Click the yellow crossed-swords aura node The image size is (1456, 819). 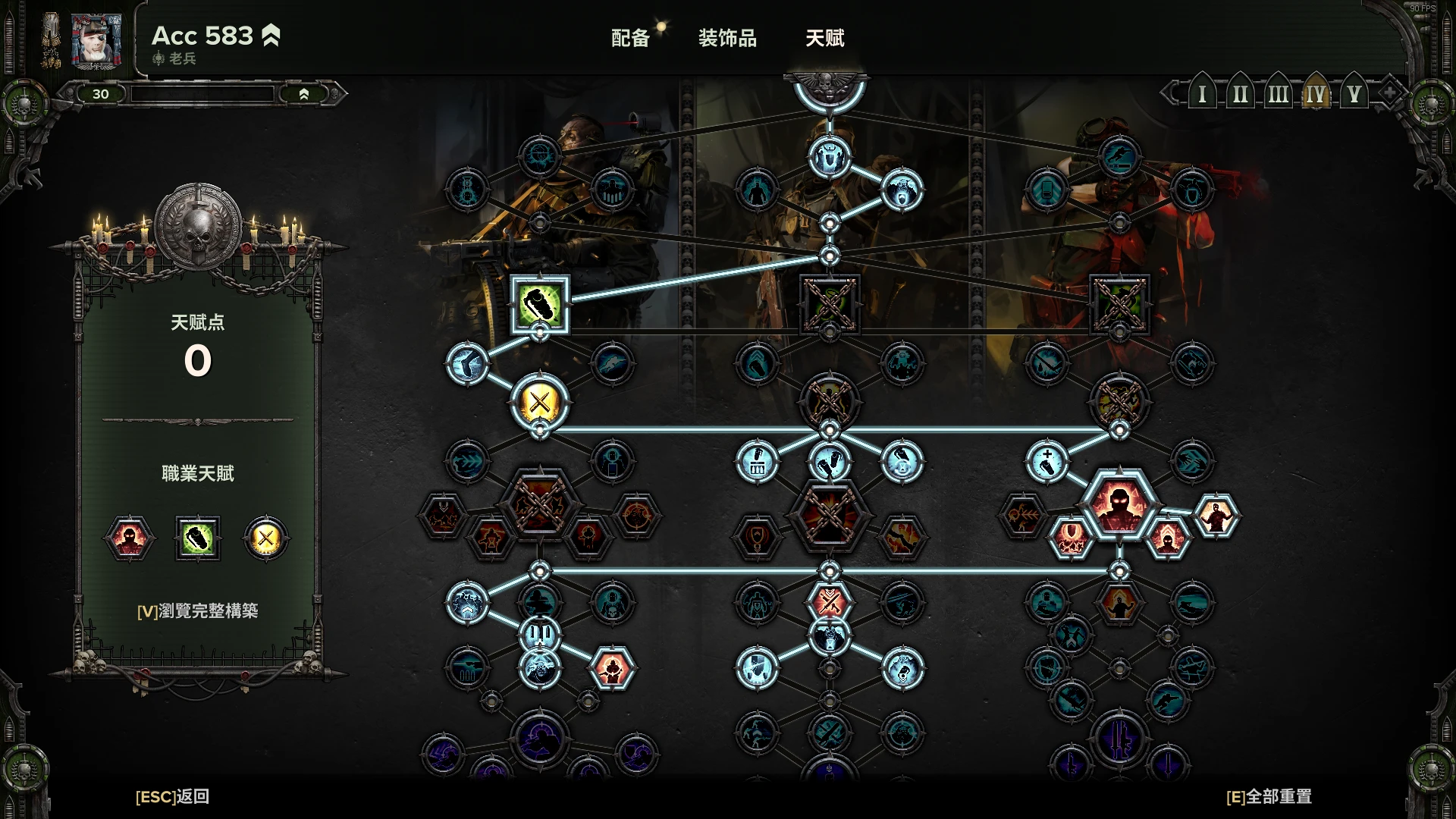point(539,401)
